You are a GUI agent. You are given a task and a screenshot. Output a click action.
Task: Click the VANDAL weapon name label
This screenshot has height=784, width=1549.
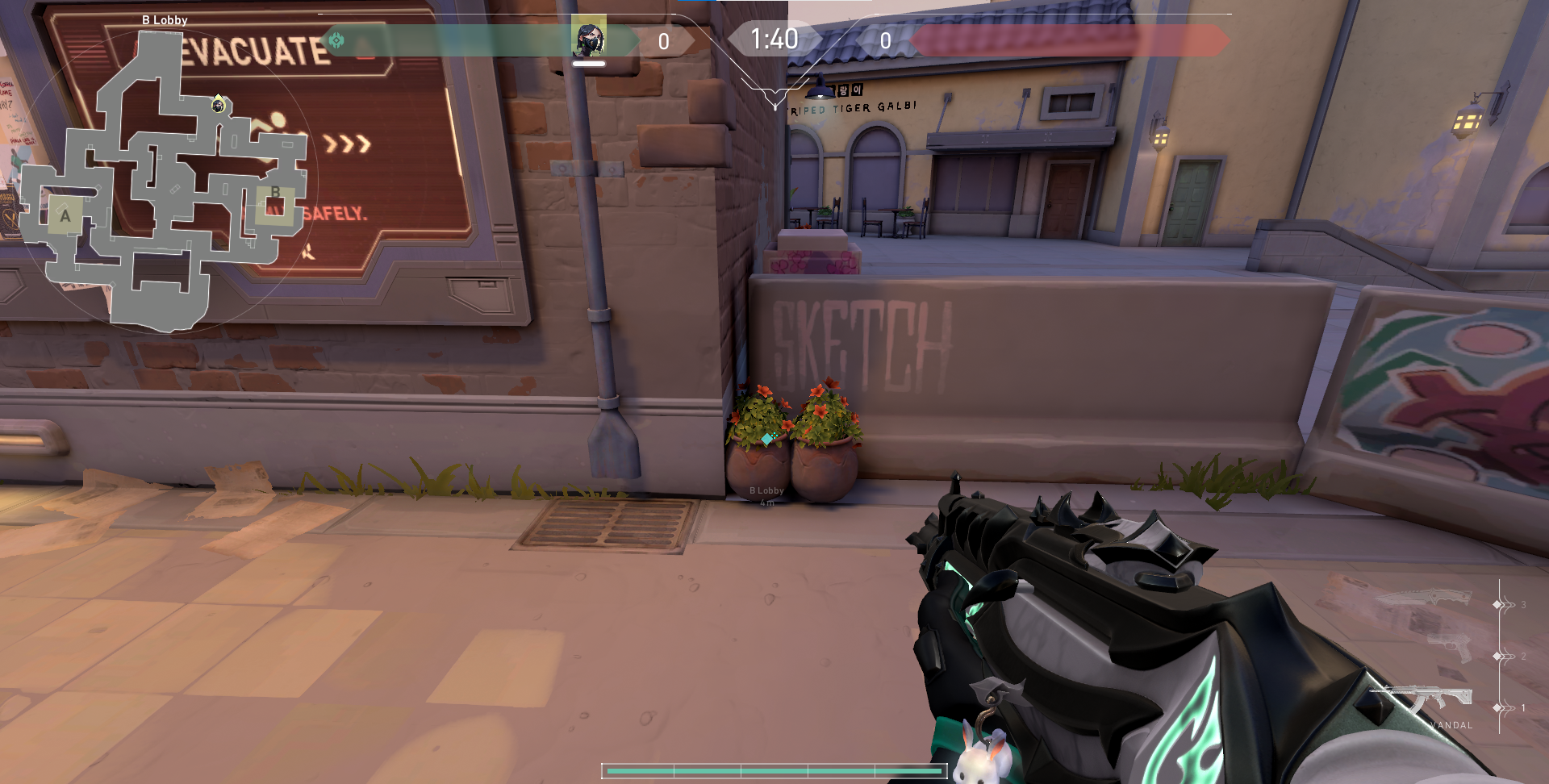pos(1450,724)
